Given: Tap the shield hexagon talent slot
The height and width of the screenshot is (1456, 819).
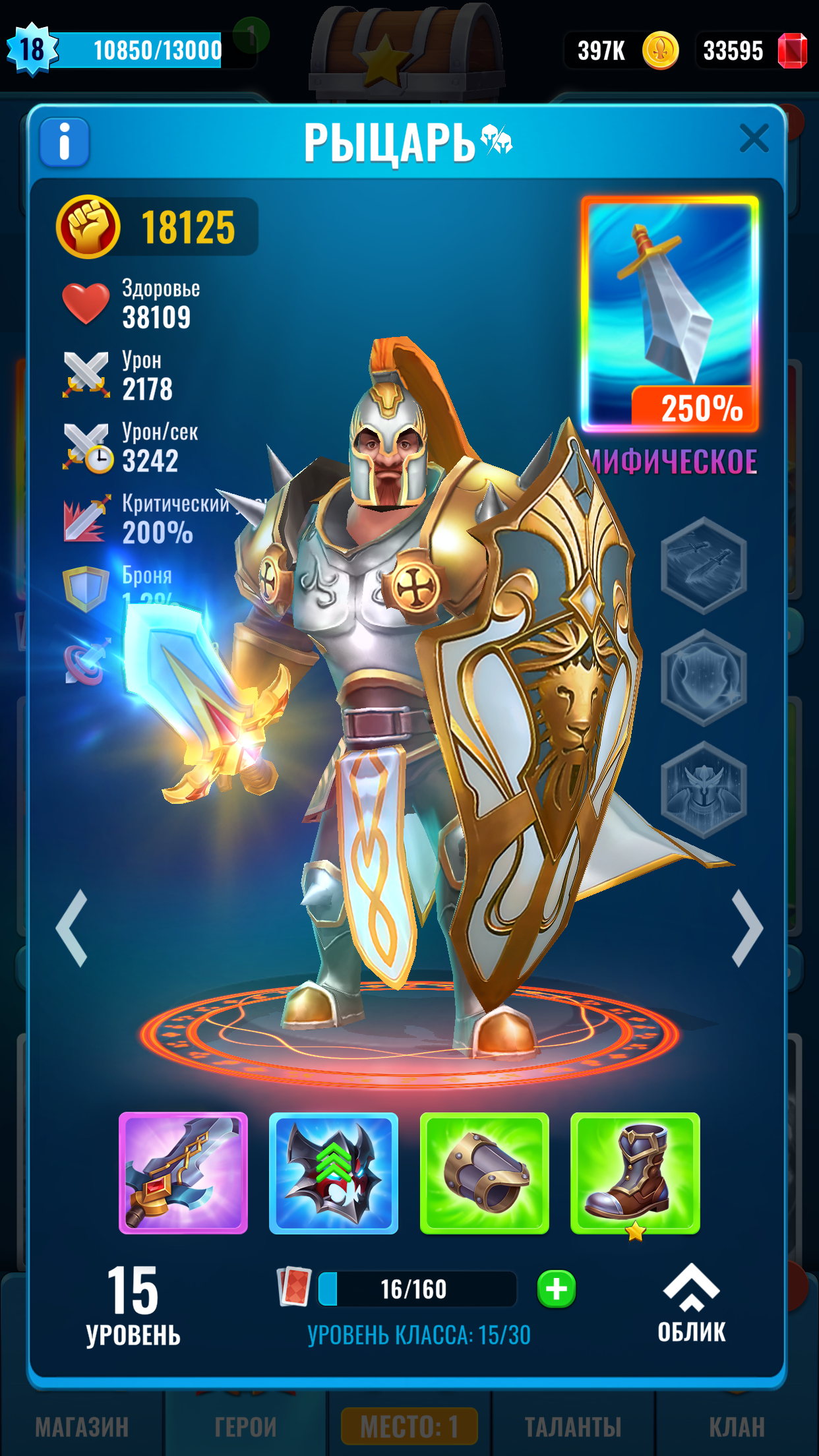Looking at the screenshot, I should tap(704, 677).
